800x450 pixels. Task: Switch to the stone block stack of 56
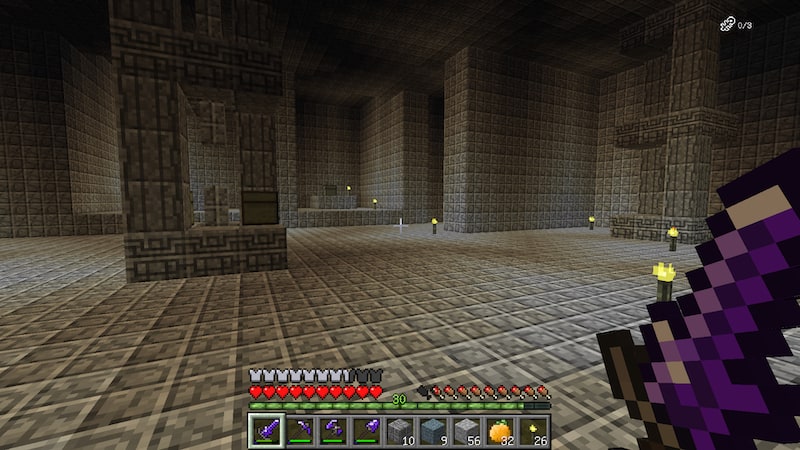click(x=466, y=431)
